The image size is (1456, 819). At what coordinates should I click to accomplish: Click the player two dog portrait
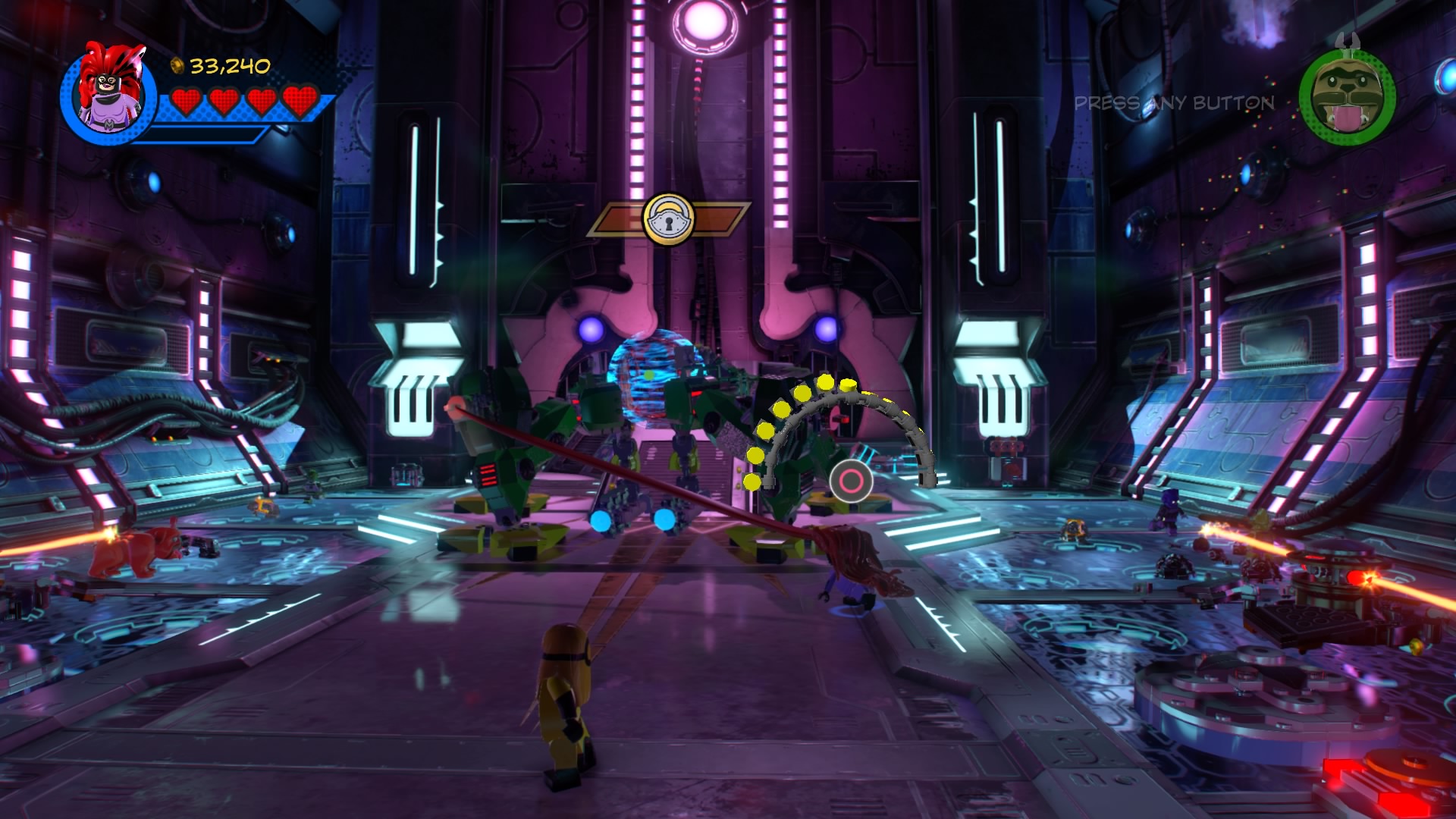click(1347, 97)
